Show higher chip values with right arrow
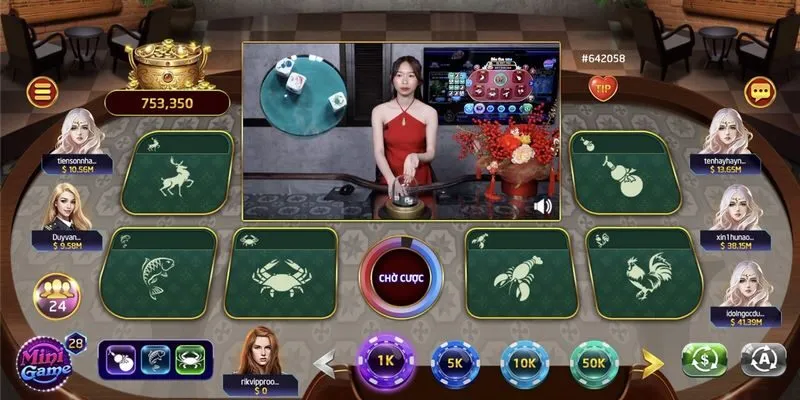This screenshot has height=400, width=800. 649,360
